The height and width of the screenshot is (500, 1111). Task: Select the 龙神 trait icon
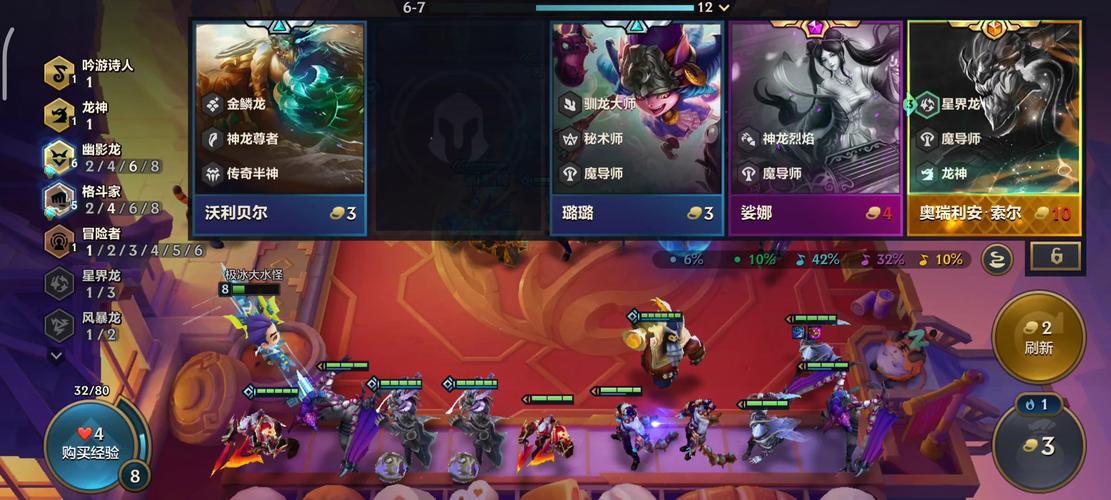[x=60, y=115]
